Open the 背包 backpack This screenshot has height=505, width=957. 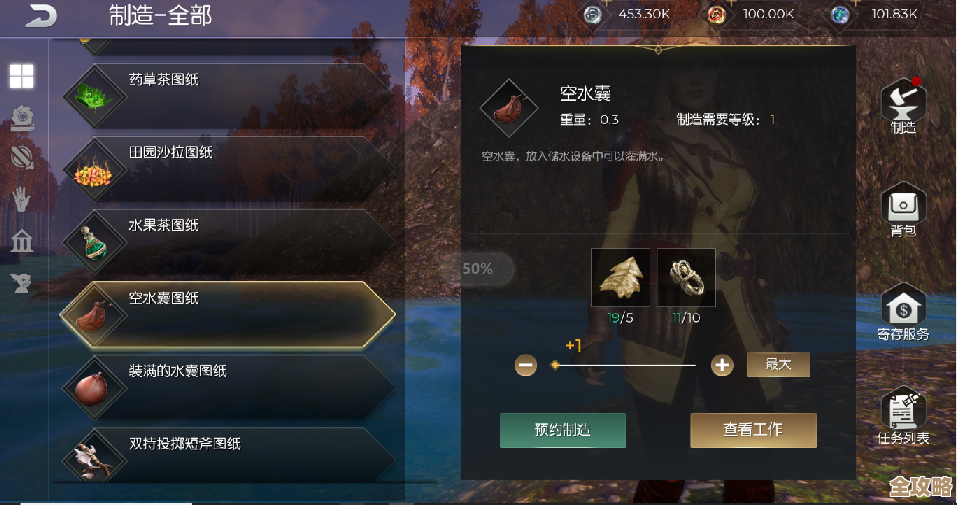tap(903, 212)
